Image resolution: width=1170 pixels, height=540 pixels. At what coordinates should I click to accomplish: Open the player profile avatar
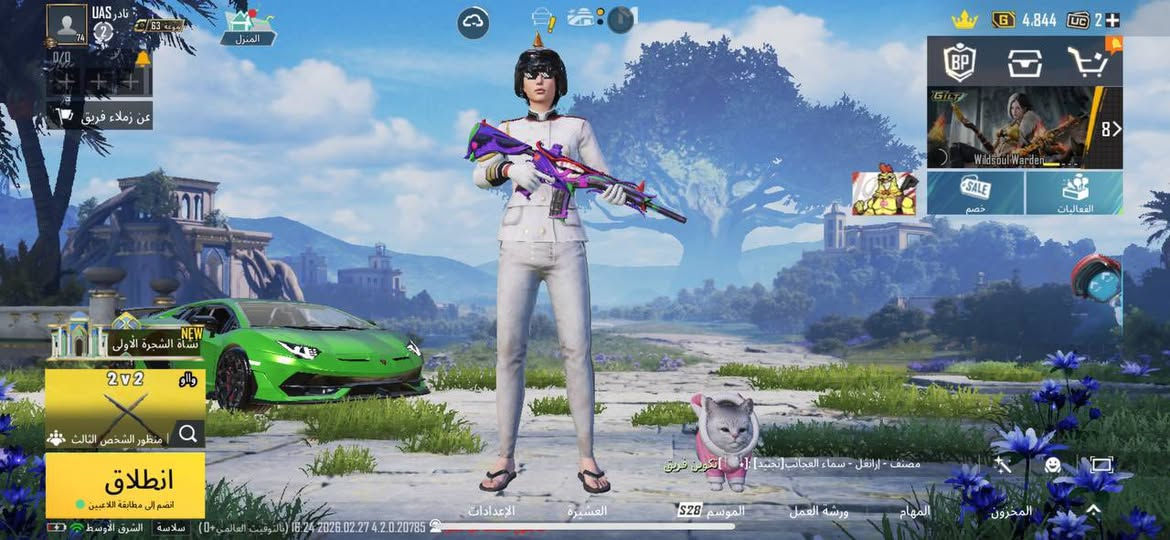click(69, 26)
